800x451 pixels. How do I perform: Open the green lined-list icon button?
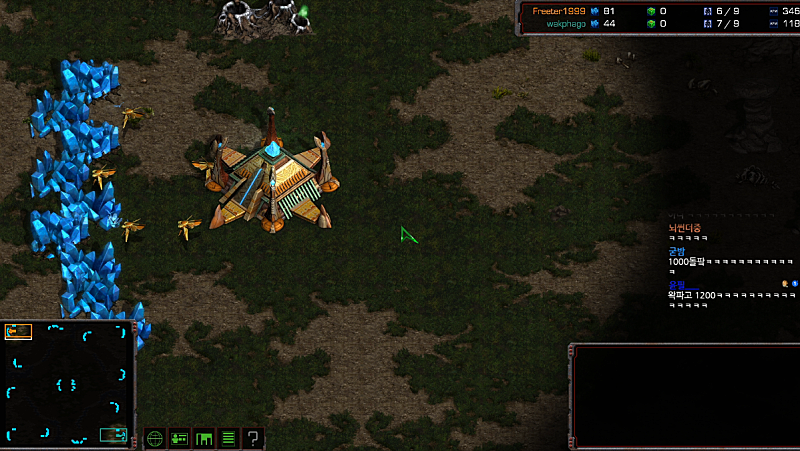228,438
